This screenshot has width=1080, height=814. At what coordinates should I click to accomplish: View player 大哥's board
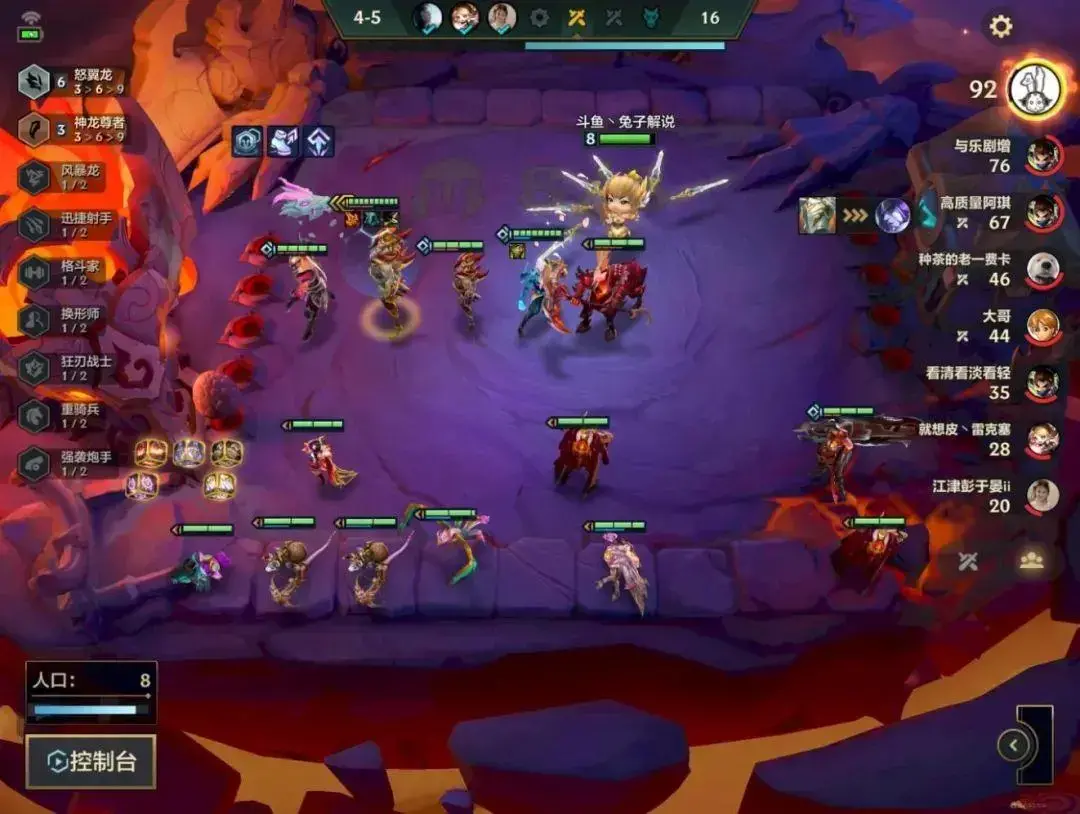coord(1042,326)
